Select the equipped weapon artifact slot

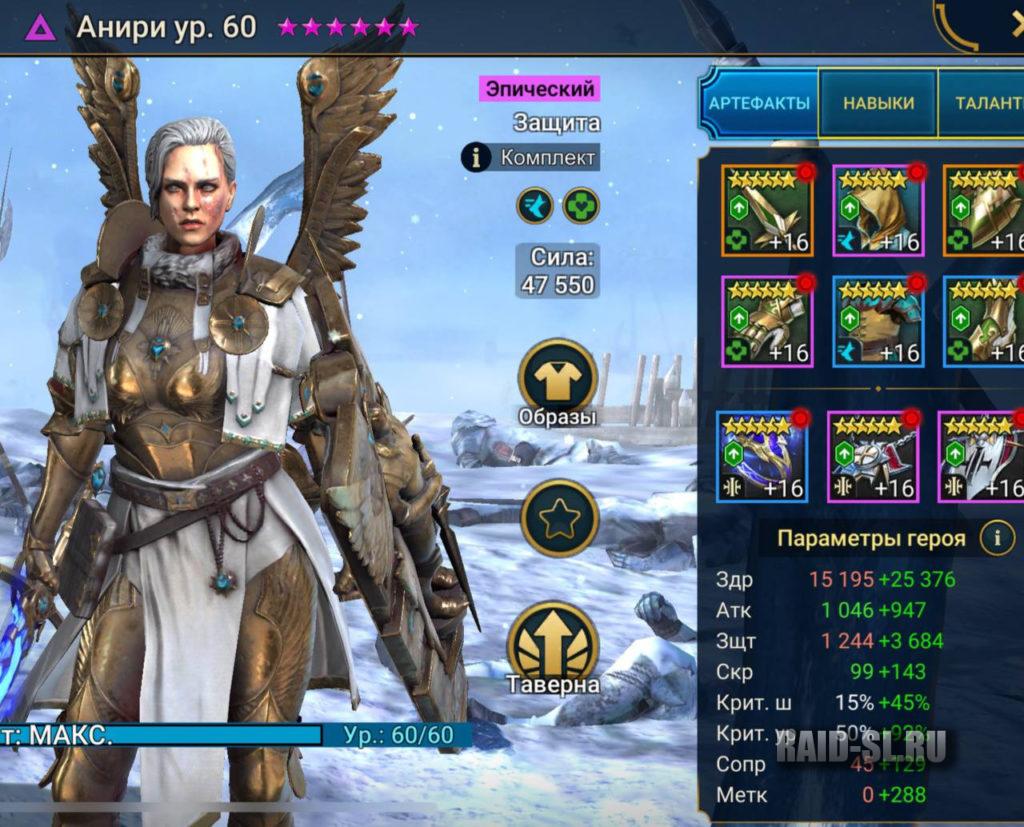click(x=767, y=211)
